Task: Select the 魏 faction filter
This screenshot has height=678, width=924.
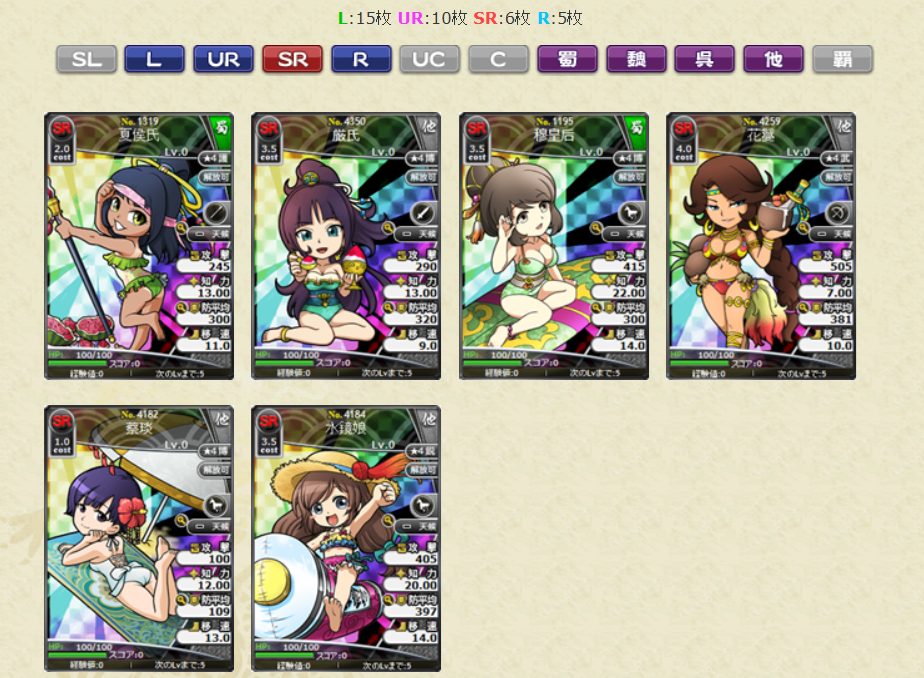Action: pos(636,59)
